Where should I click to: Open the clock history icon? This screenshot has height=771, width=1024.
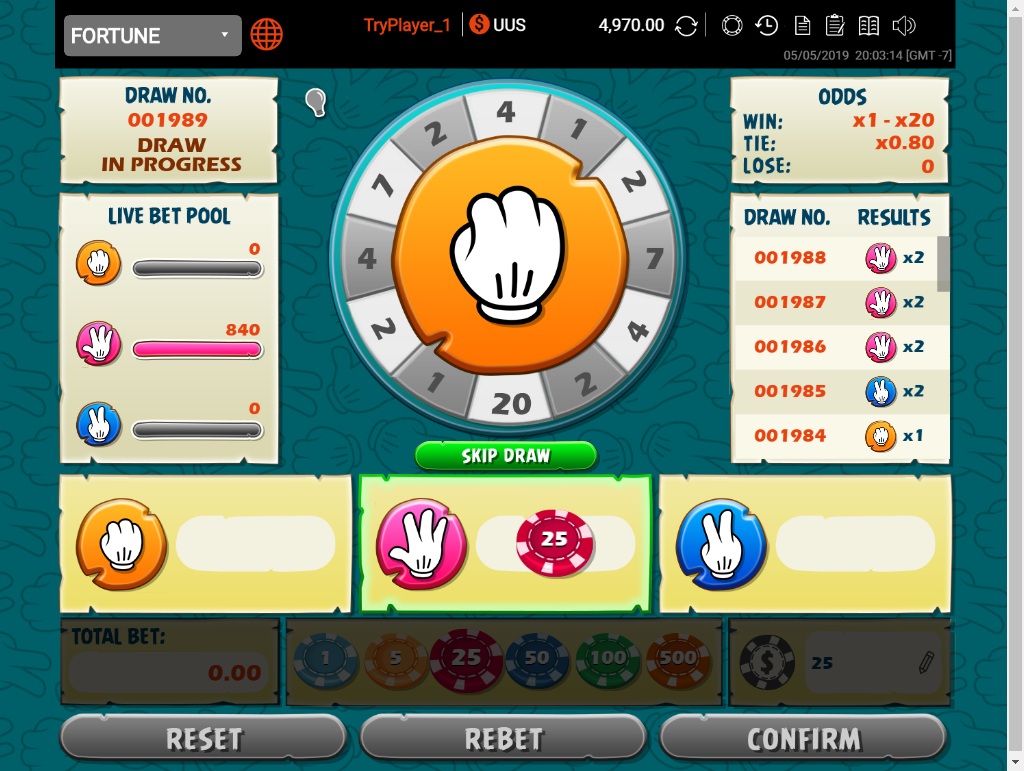coord(767,26)
